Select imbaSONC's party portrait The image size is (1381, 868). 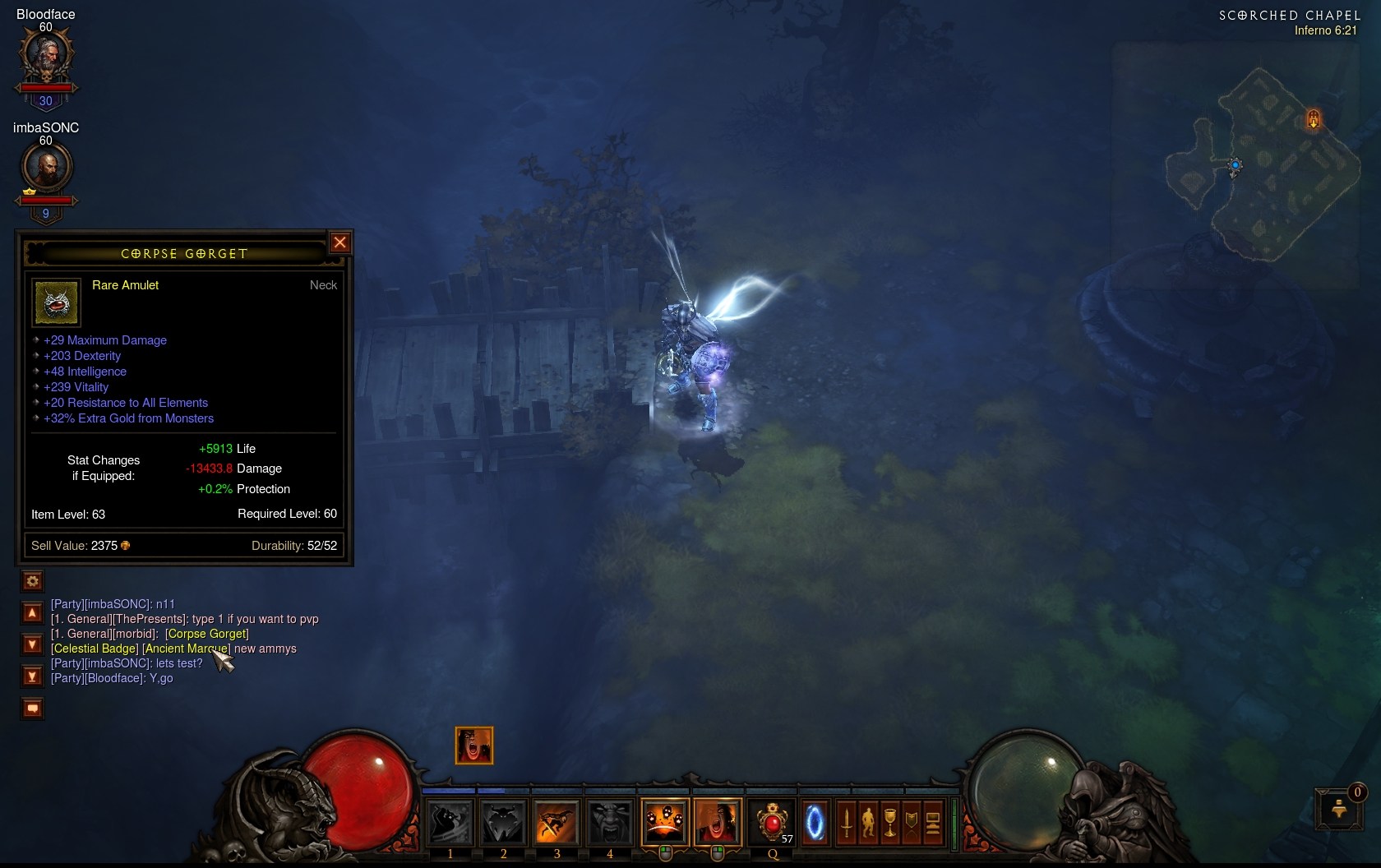coord(46,169)
